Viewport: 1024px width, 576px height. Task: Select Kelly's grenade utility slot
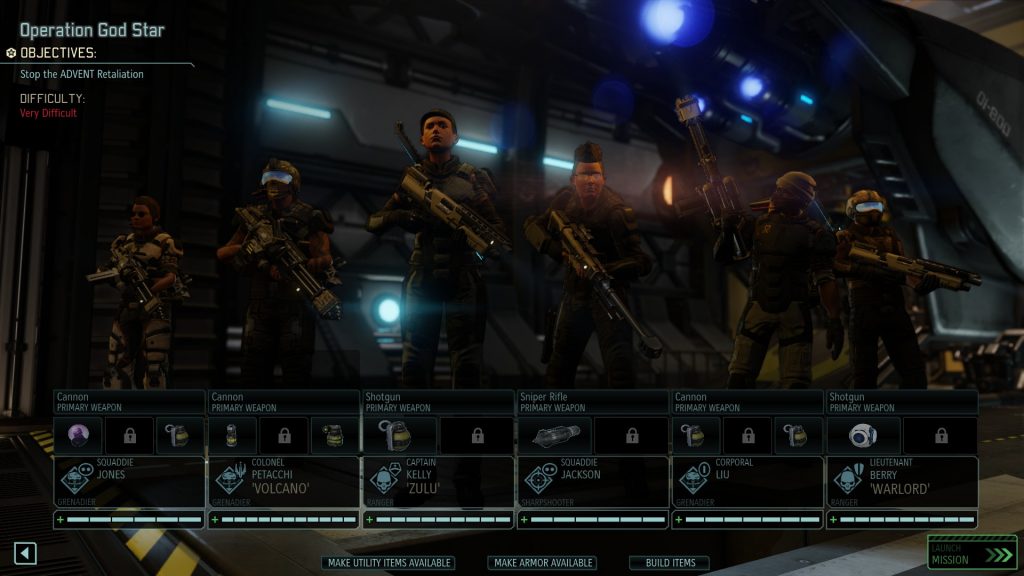coord(399,436)
